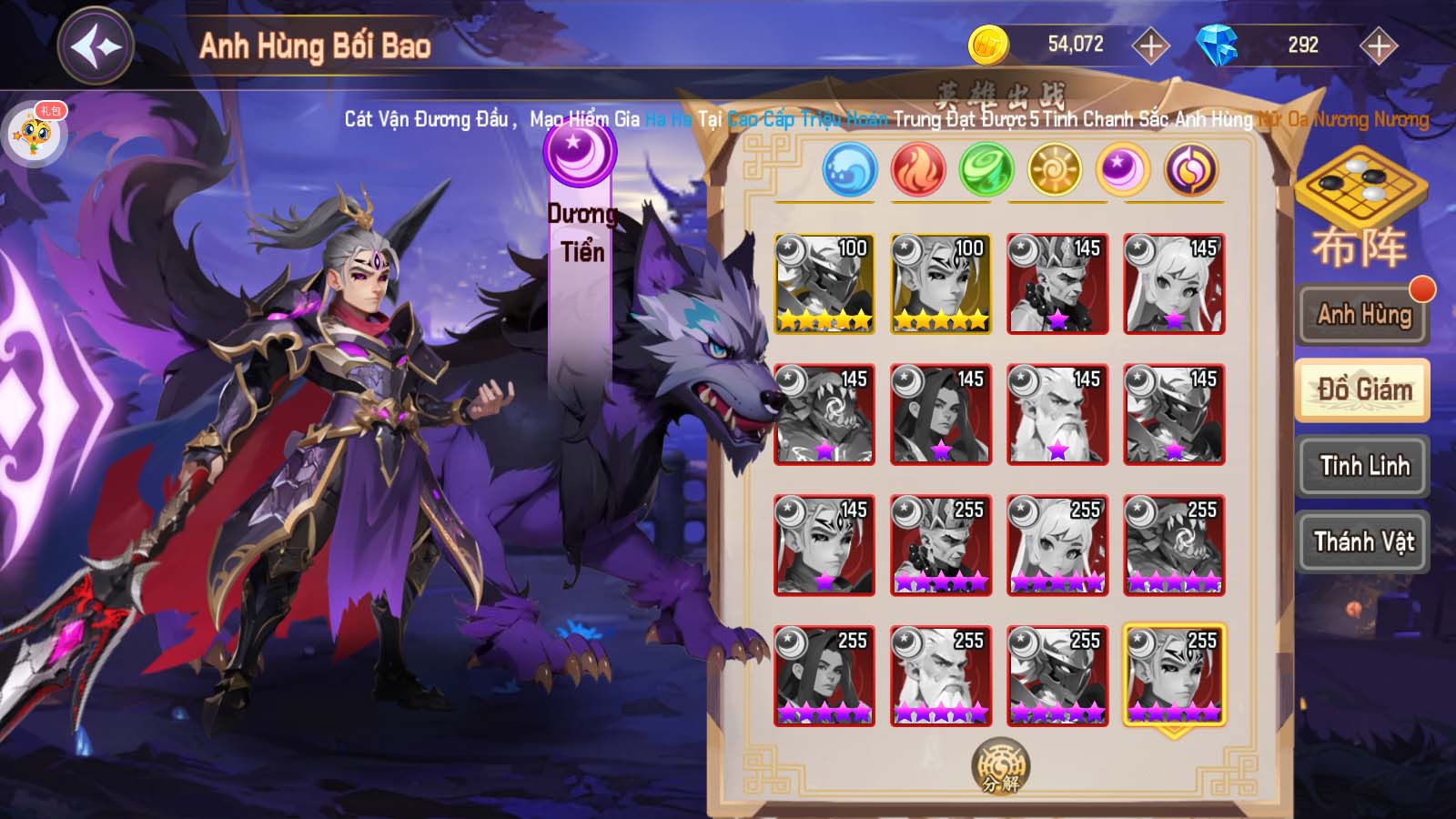
Task: Add more blue diamonds with plus button
Action: point(1379,45)
